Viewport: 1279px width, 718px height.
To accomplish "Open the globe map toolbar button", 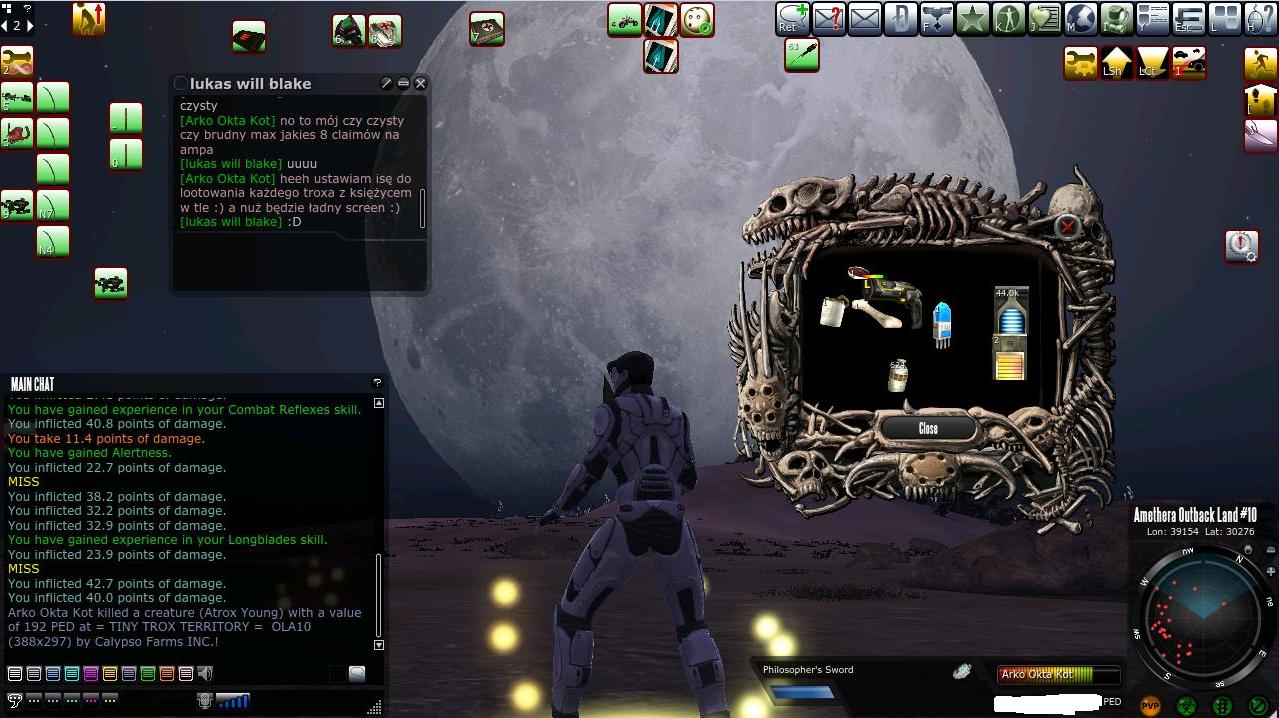I will click(1081, 18).
